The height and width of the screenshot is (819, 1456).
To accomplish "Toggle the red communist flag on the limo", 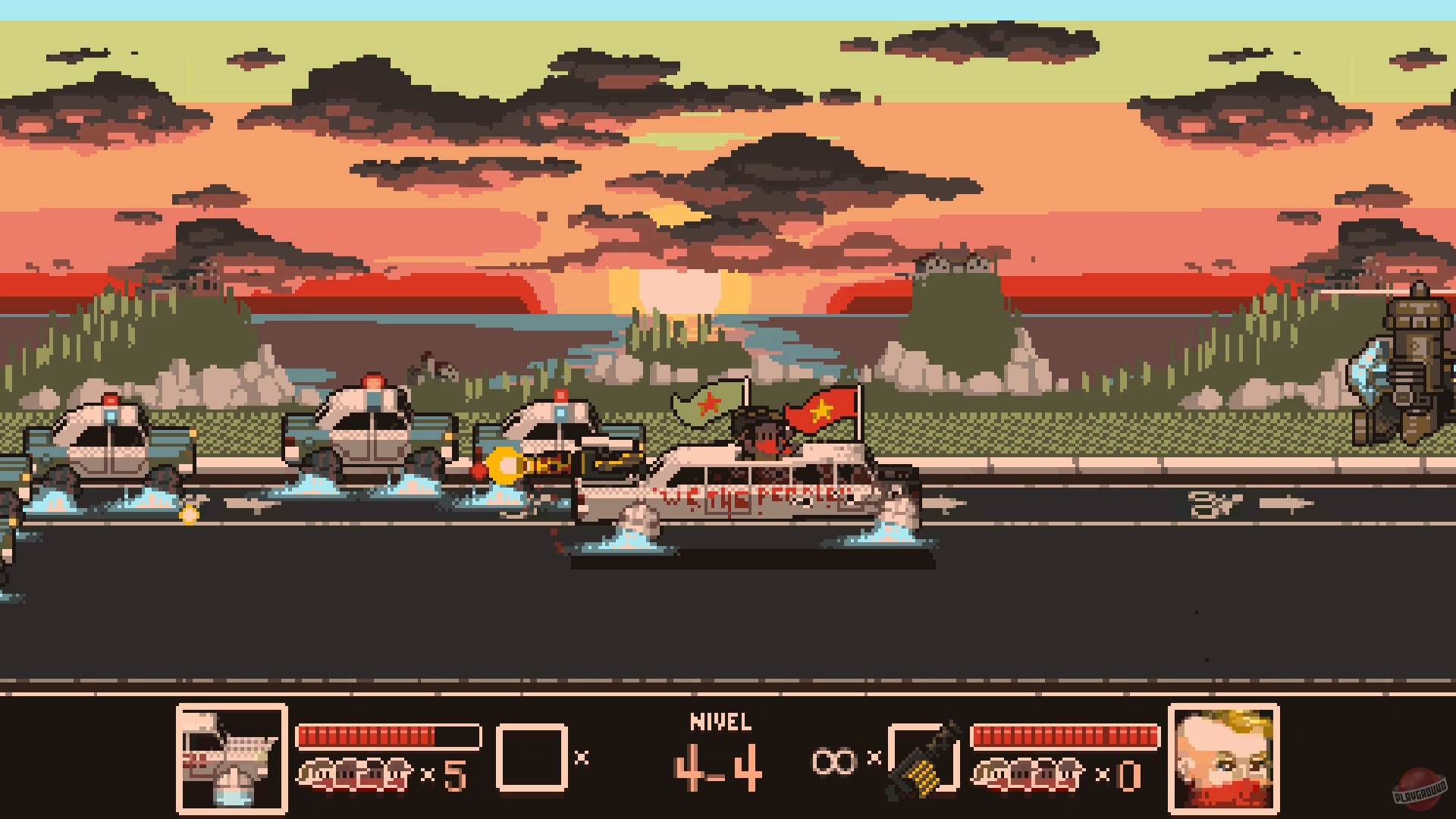I will tap(823, 409).
